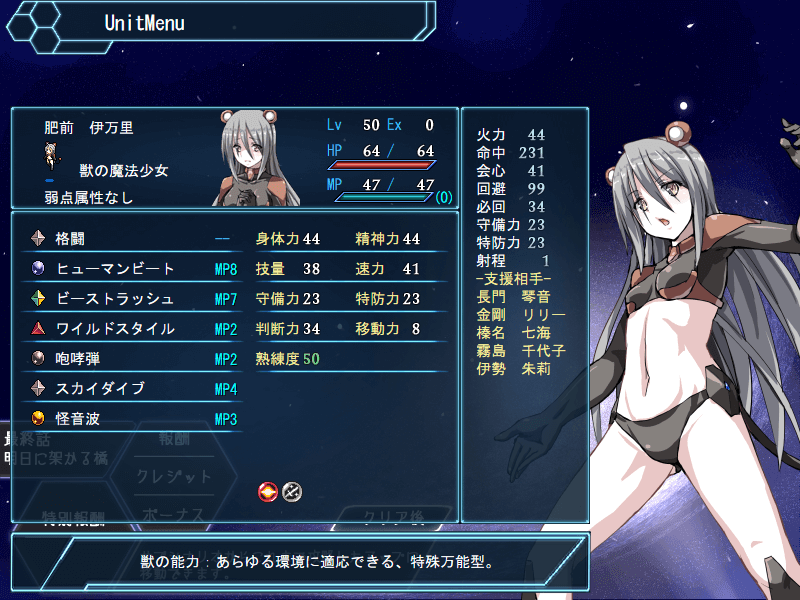Select the スカイダイブ skill
The image size is (800, 600).
click(x=130, y=389)
